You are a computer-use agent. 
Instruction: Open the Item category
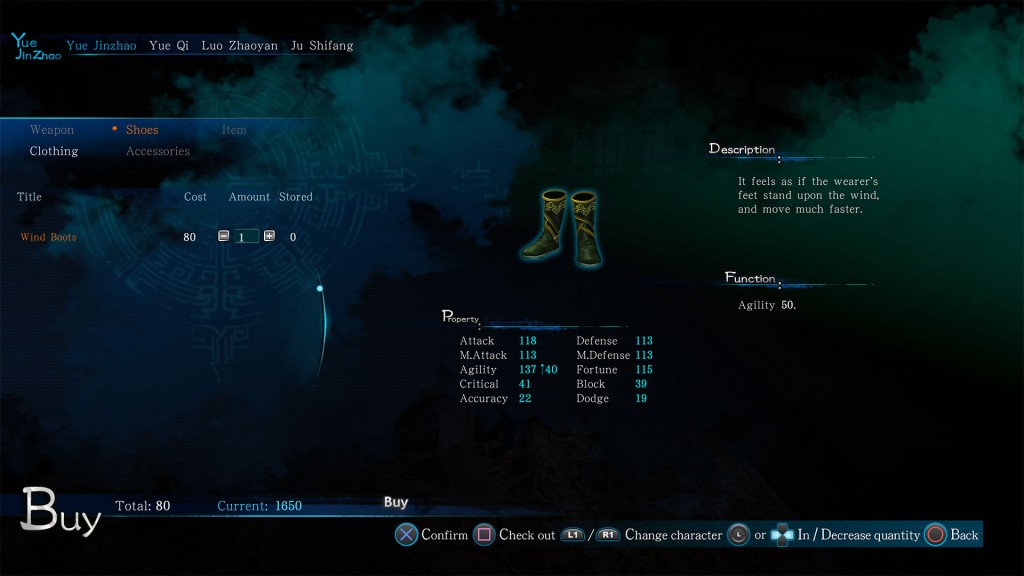234,130
